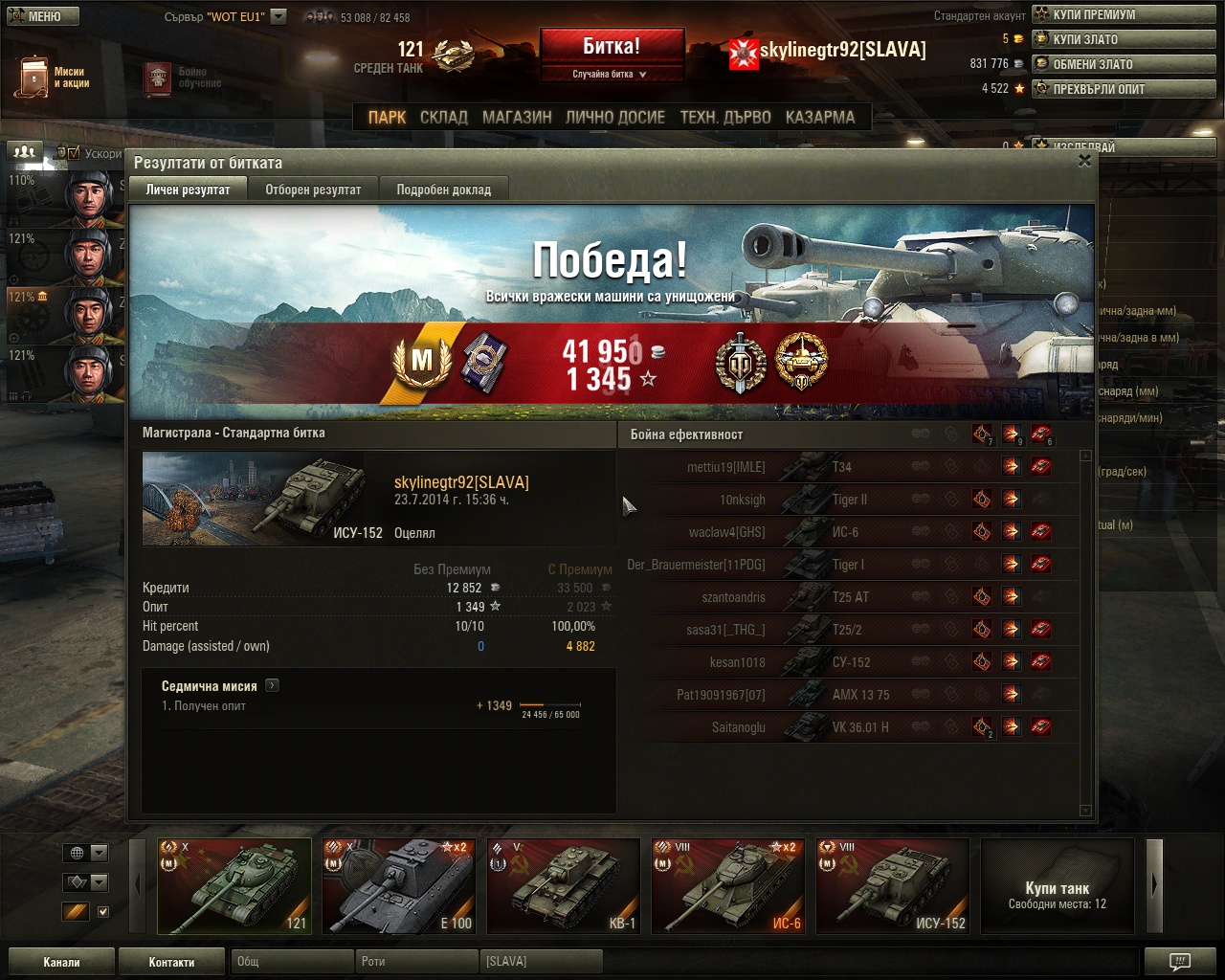
Task: Open ЛИЧНО ДОСИЕ profile
Action: point(614,117)
